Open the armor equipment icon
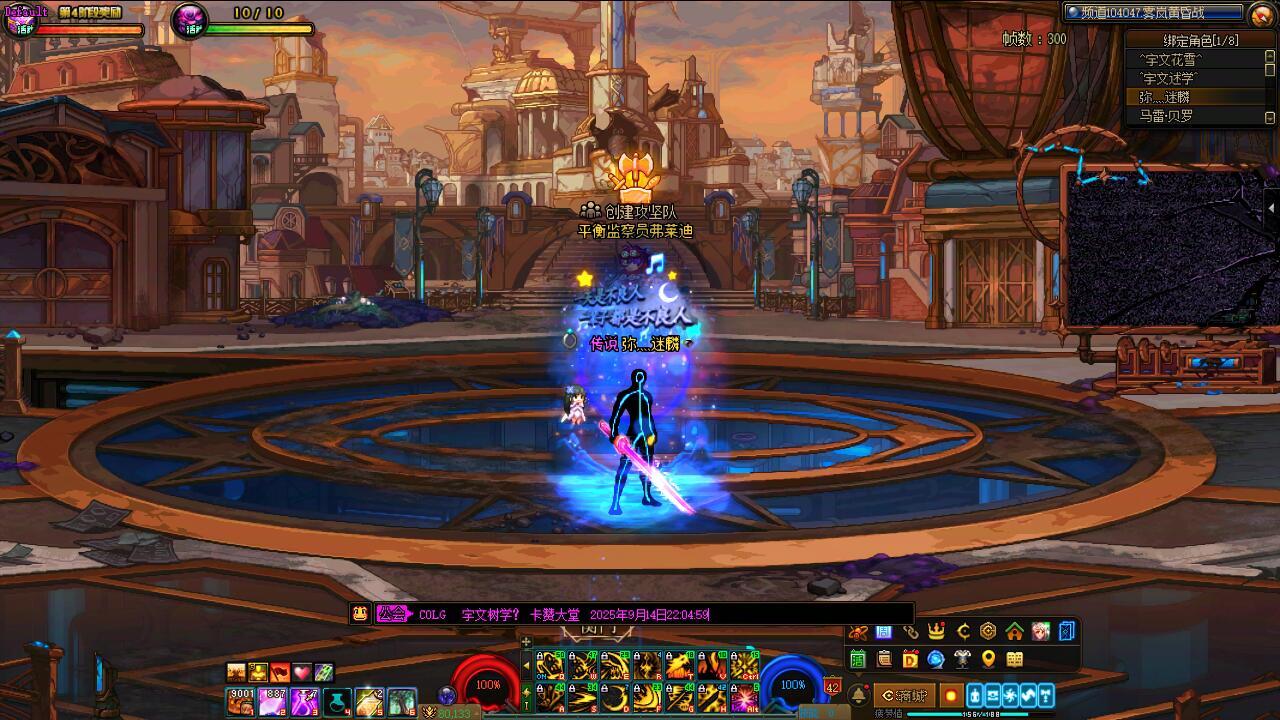 click(962, 659)
